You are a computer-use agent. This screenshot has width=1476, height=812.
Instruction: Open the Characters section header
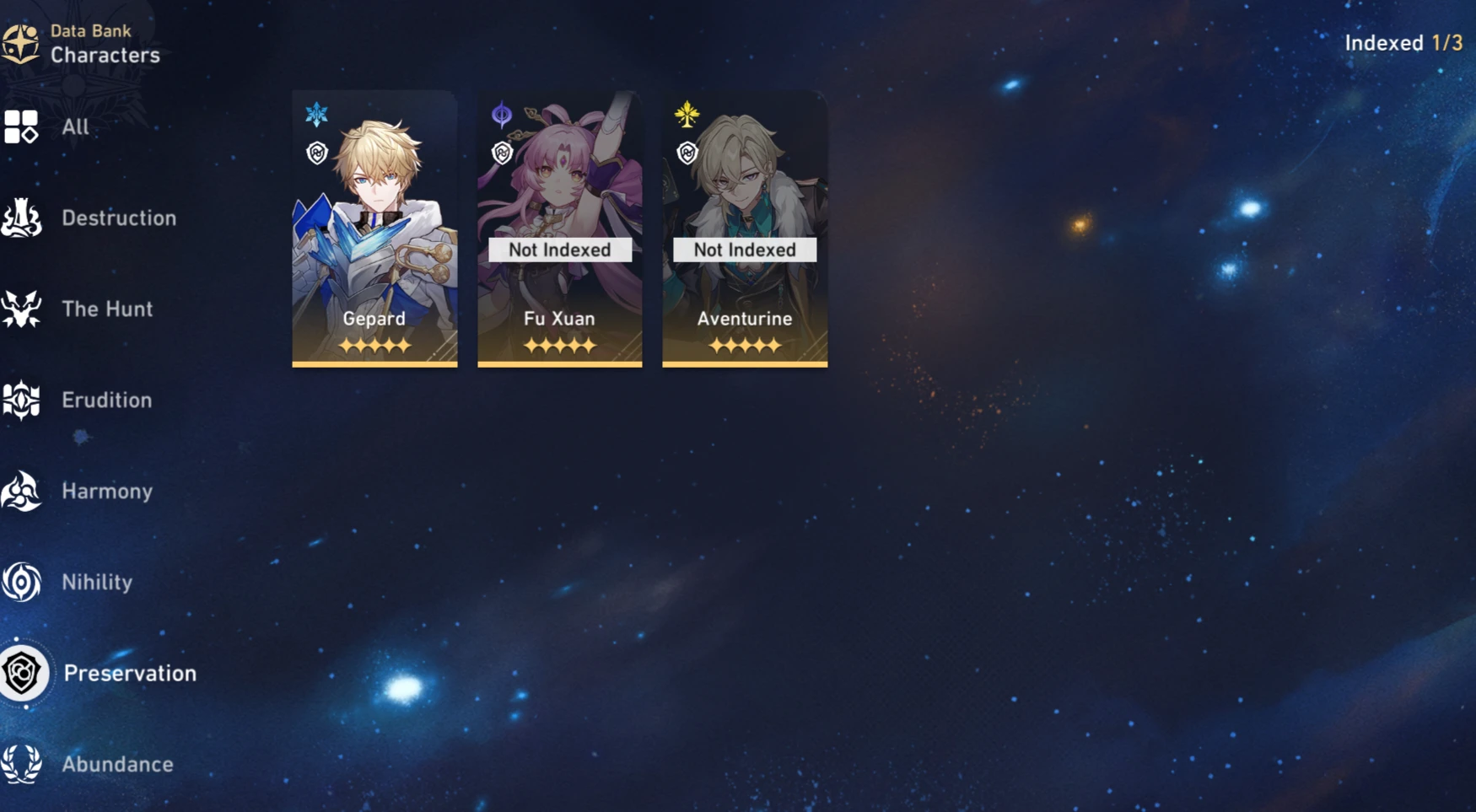coord(106,56)
